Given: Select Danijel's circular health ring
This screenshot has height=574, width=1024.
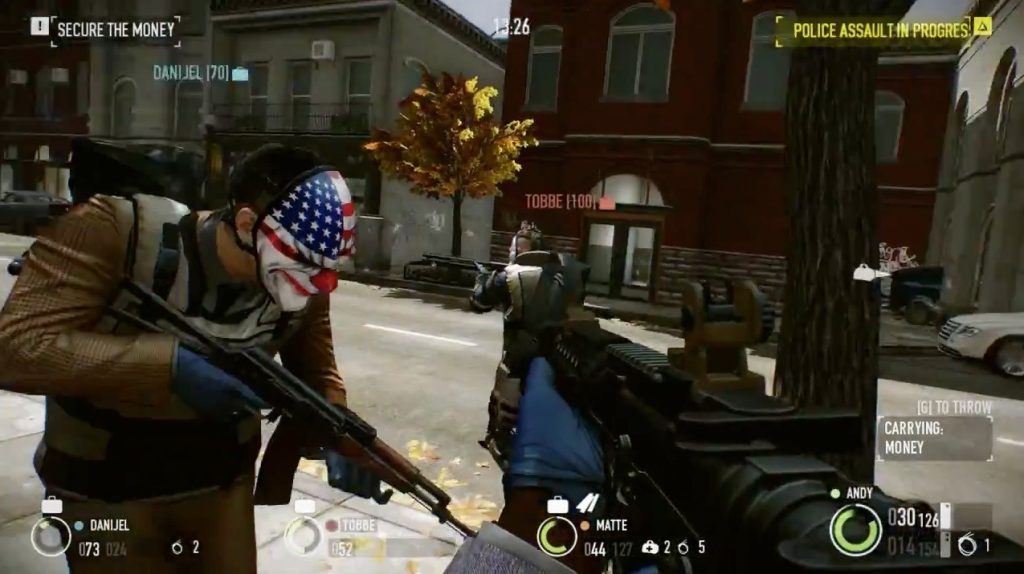Looking at the screenshot, I should point(50,537).
